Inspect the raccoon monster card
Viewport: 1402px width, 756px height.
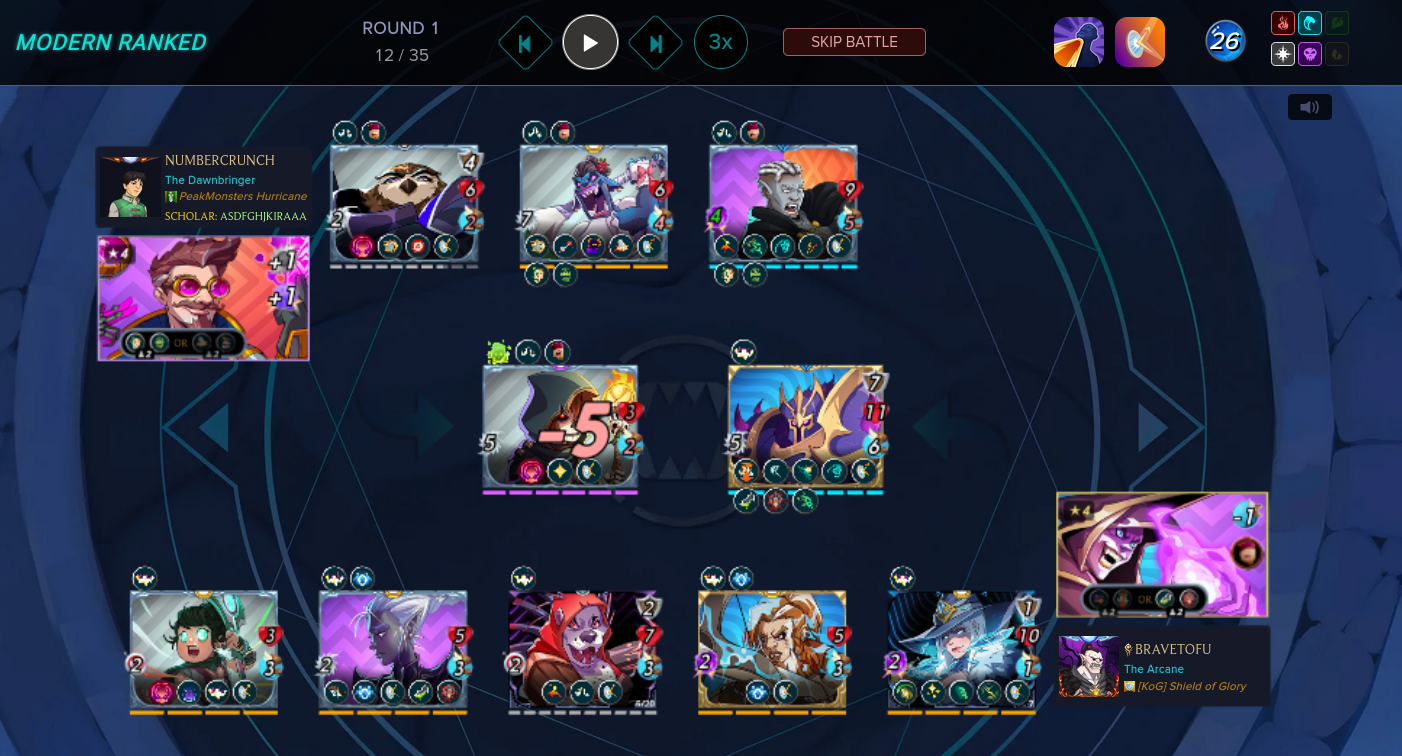[x=403, y=205]
